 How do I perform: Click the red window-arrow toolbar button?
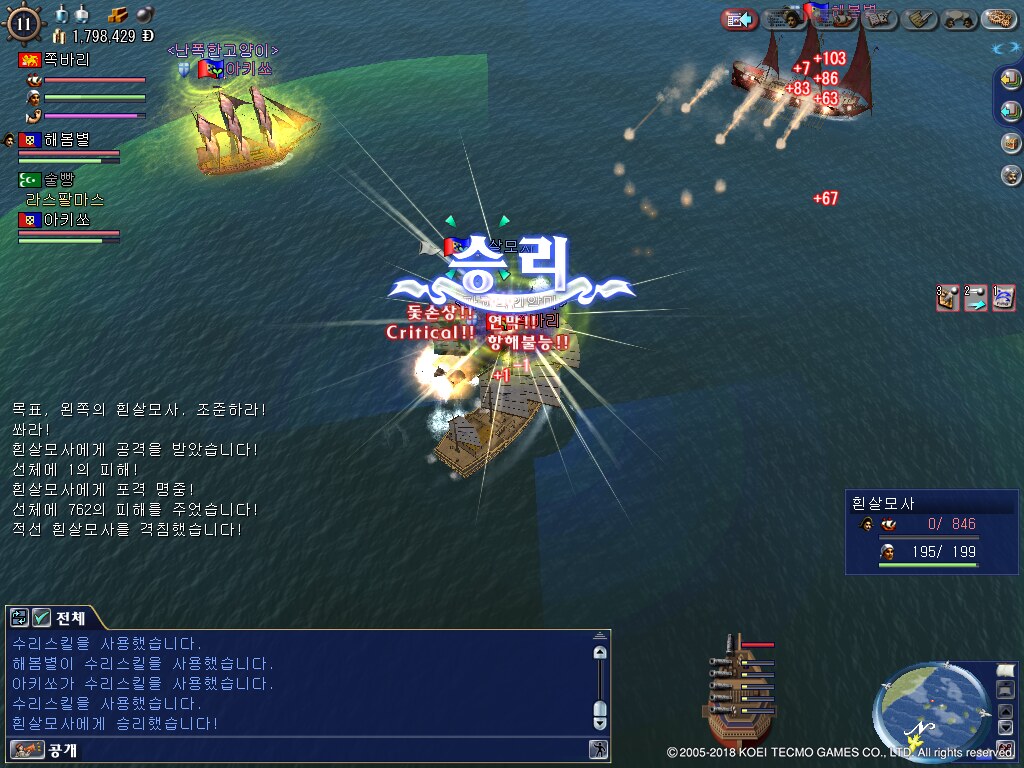(x=739, y=19)
